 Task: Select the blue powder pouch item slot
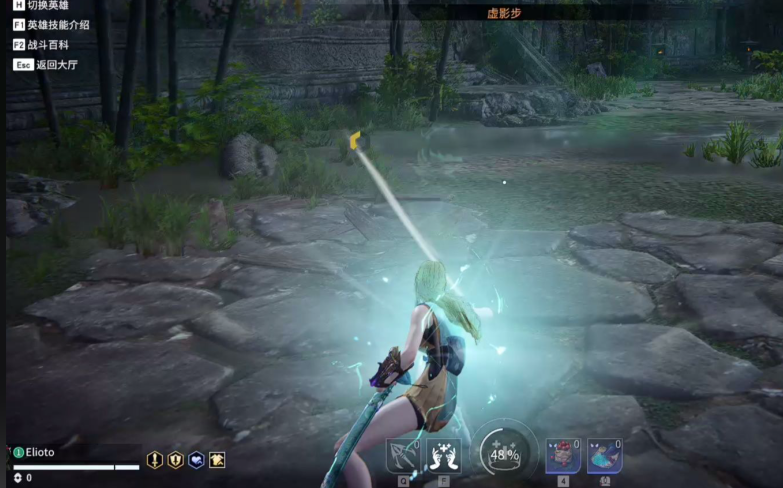click(604, 456)
